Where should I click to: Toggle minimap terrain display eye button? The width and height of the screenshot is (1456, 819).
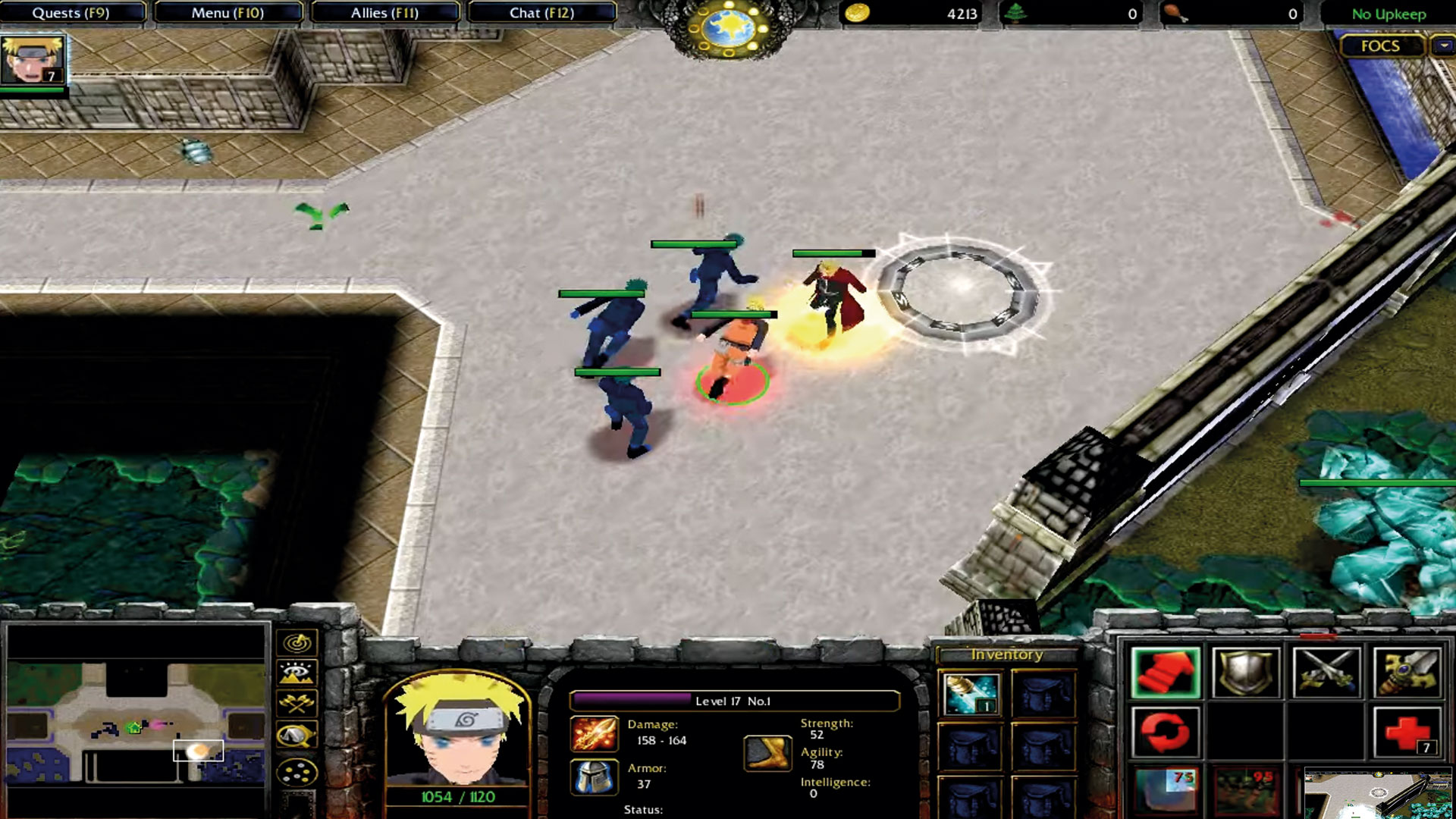[297, 673]
